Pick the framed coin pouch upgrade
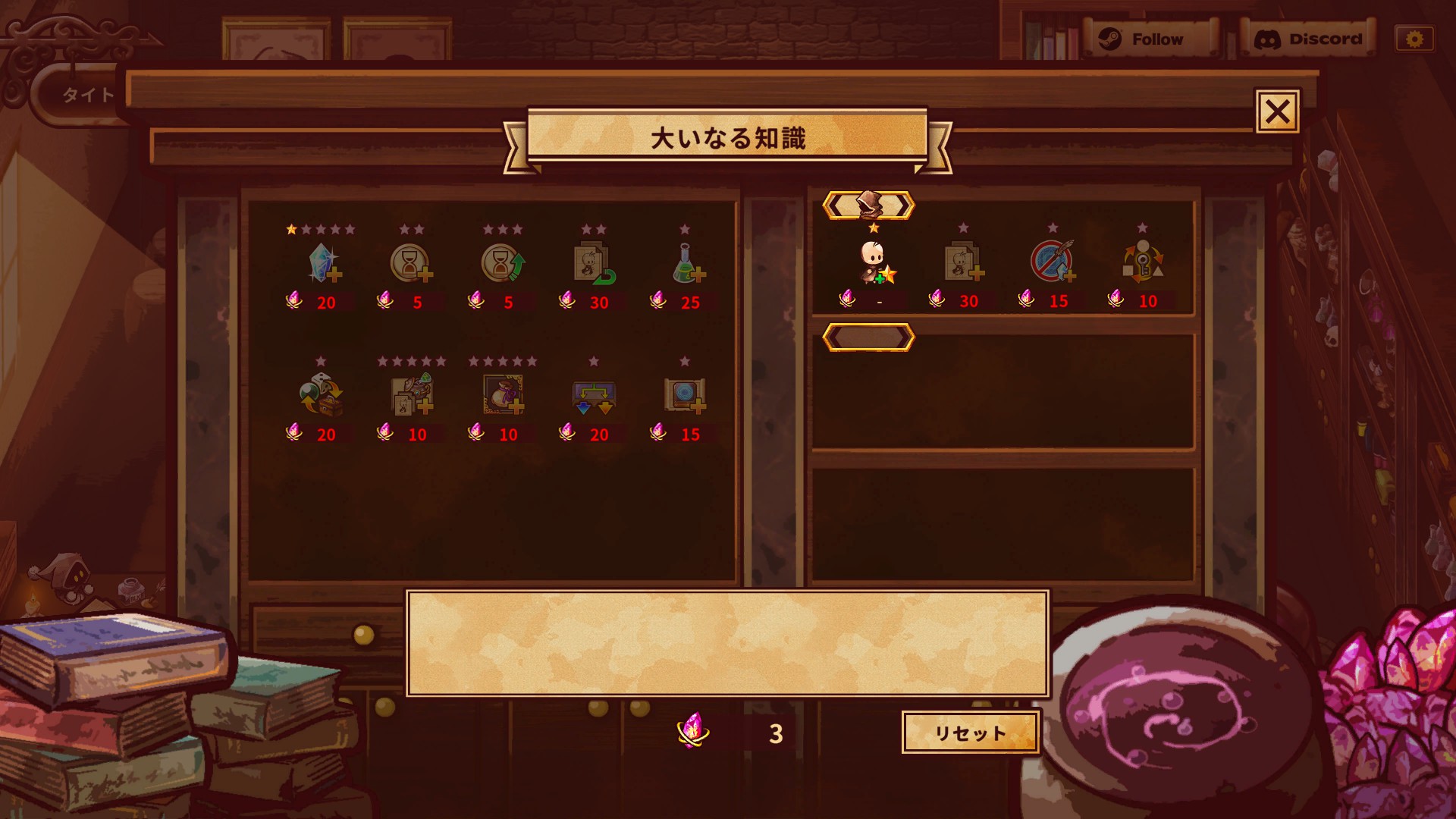Viewport: 1456px width, 819px height. [503, 395]
